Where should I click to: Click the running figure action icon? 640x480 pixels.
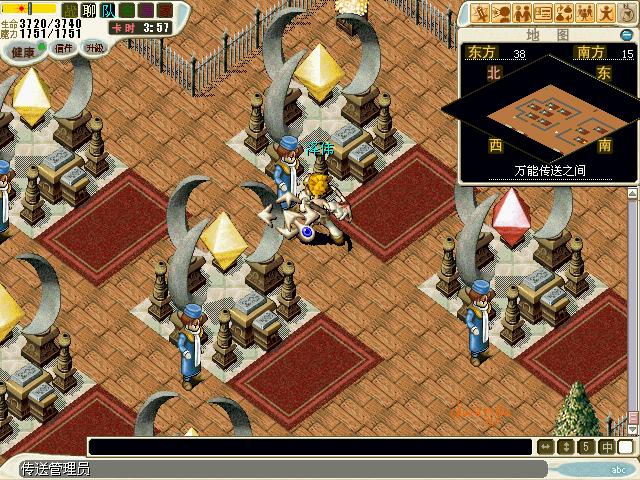tap(480, 13)
